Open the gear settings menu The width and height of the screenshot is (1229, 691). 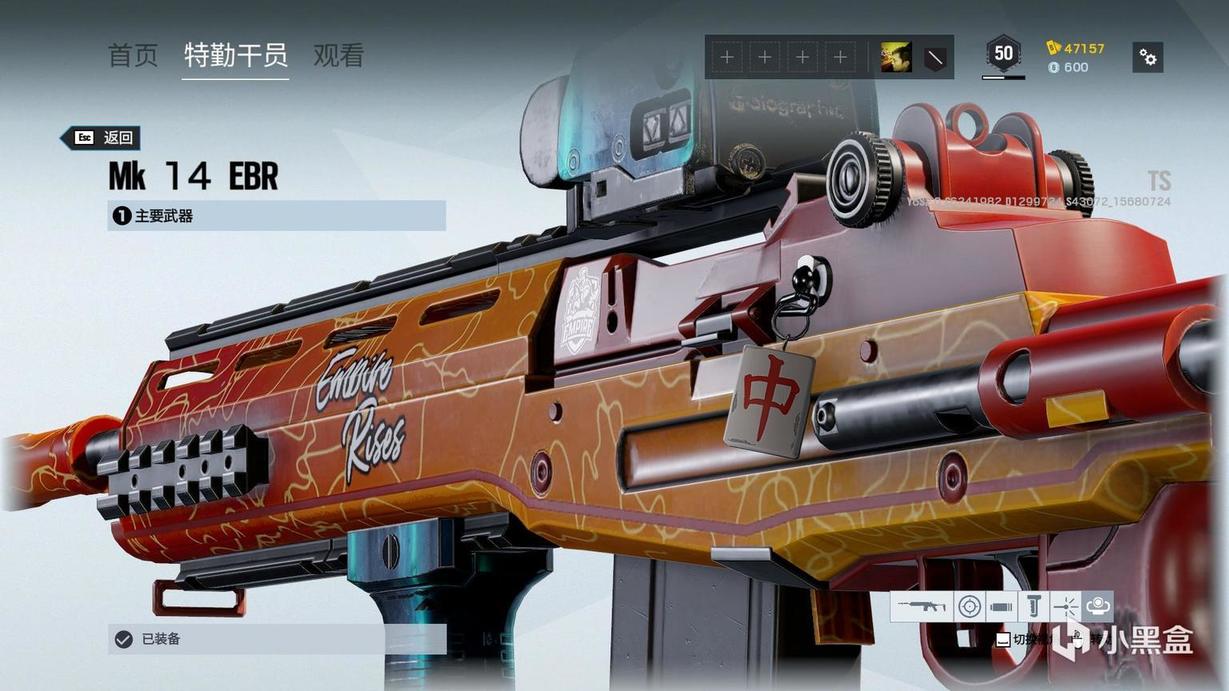pos(1147,58)
